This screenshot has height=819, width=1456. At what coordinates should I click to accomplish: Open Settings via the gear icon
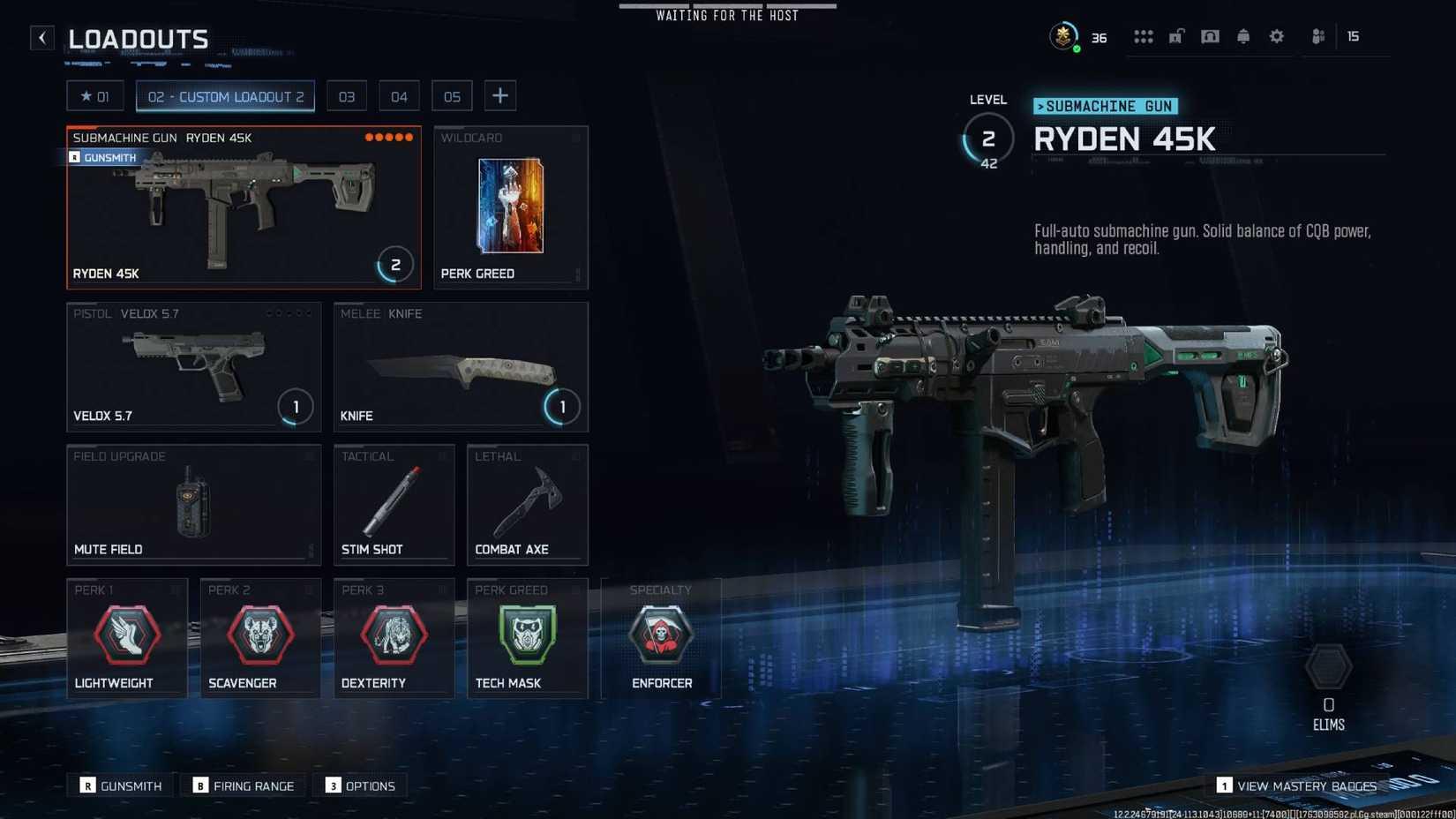click(x=1276, y=36)
